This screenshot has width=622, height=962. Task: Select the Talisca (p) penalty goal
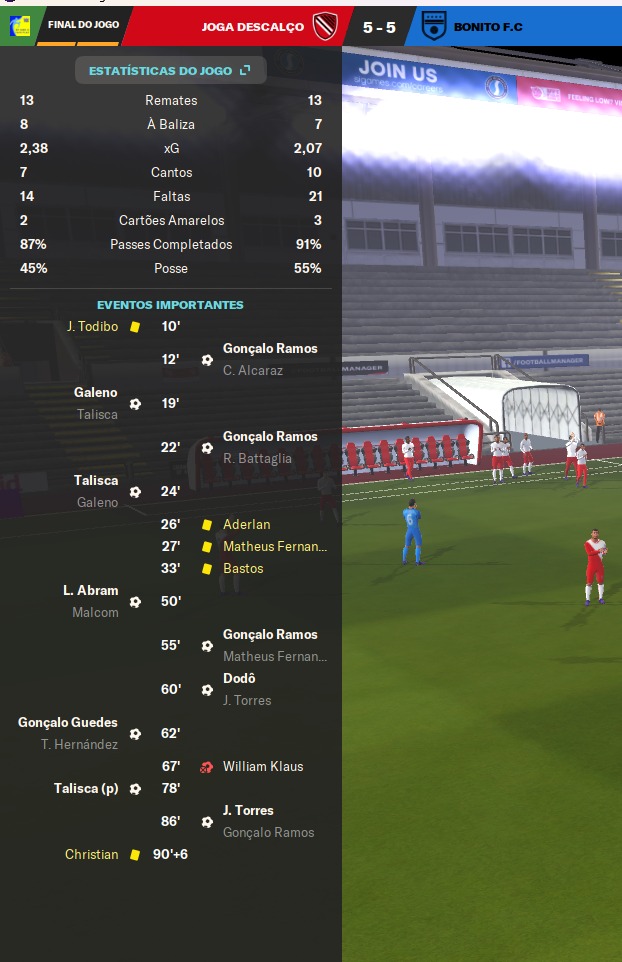coord(86,788)
